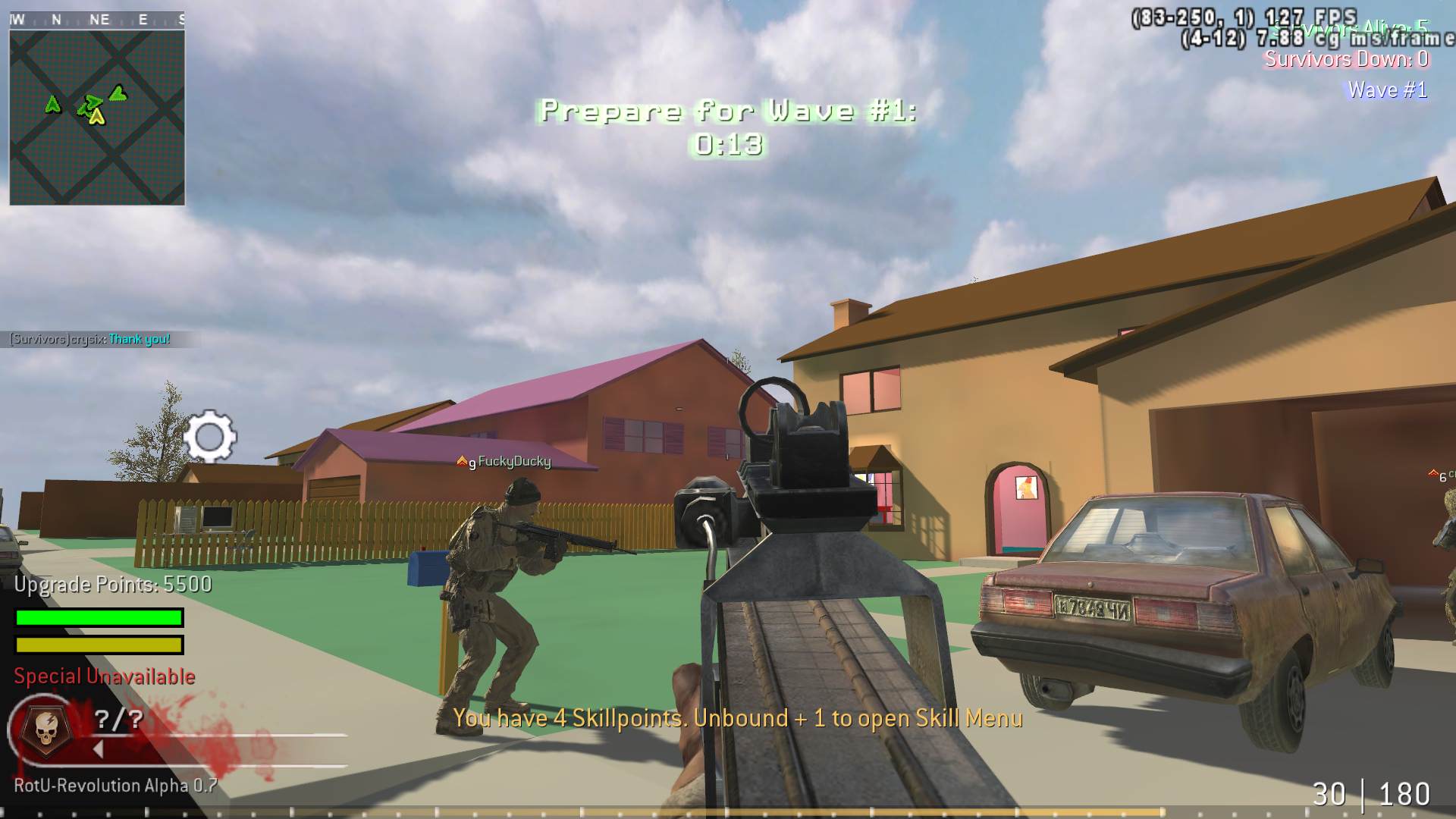Image resolution: width=1456 pixels, height=819 pixels.
Task: Click the green health bar
Action: [97, 618]
